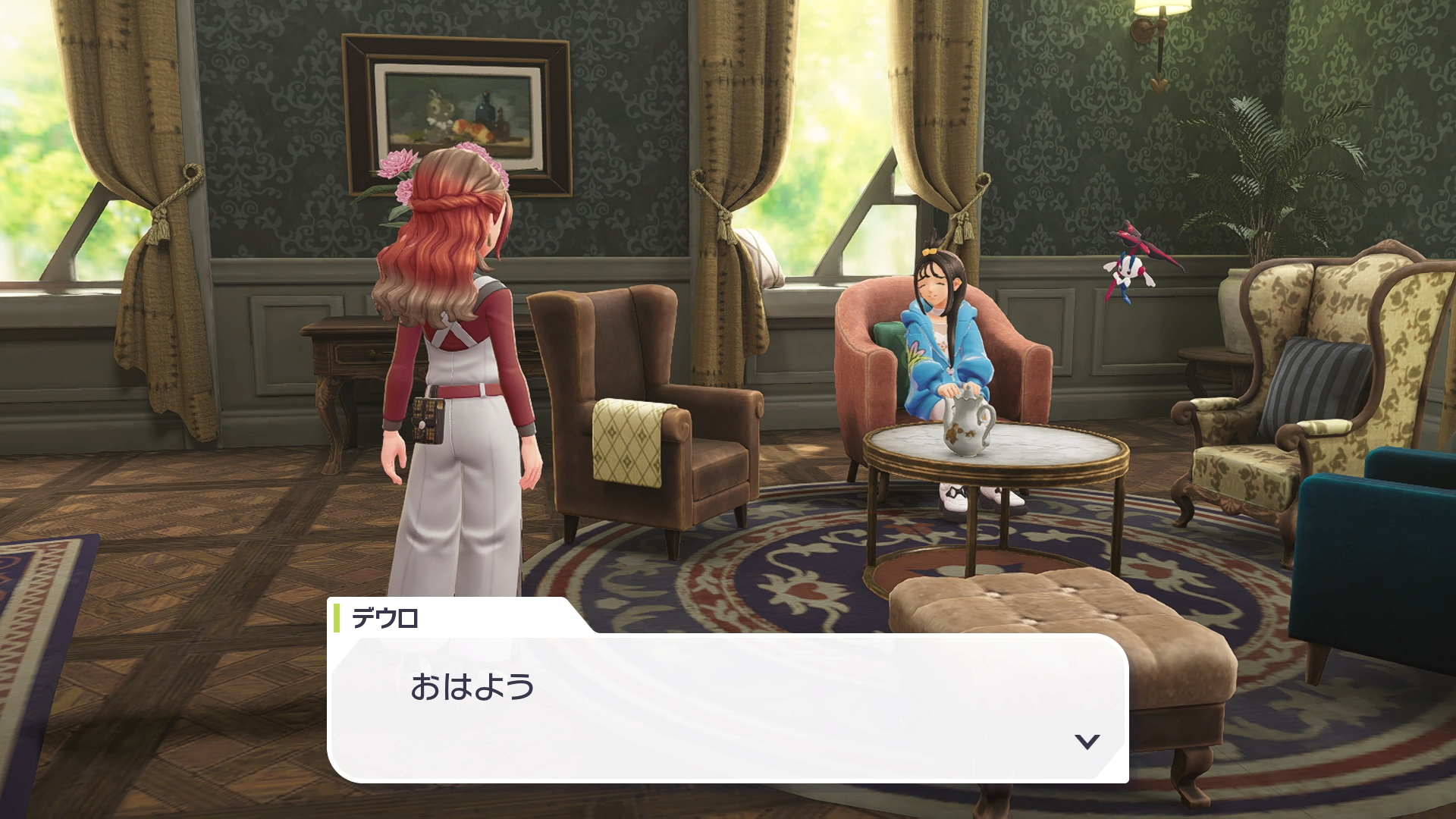The height and width of the screenshot is (819, 1456).
Task: Click the おはよう dialogue box to continue
Action: 727,707
